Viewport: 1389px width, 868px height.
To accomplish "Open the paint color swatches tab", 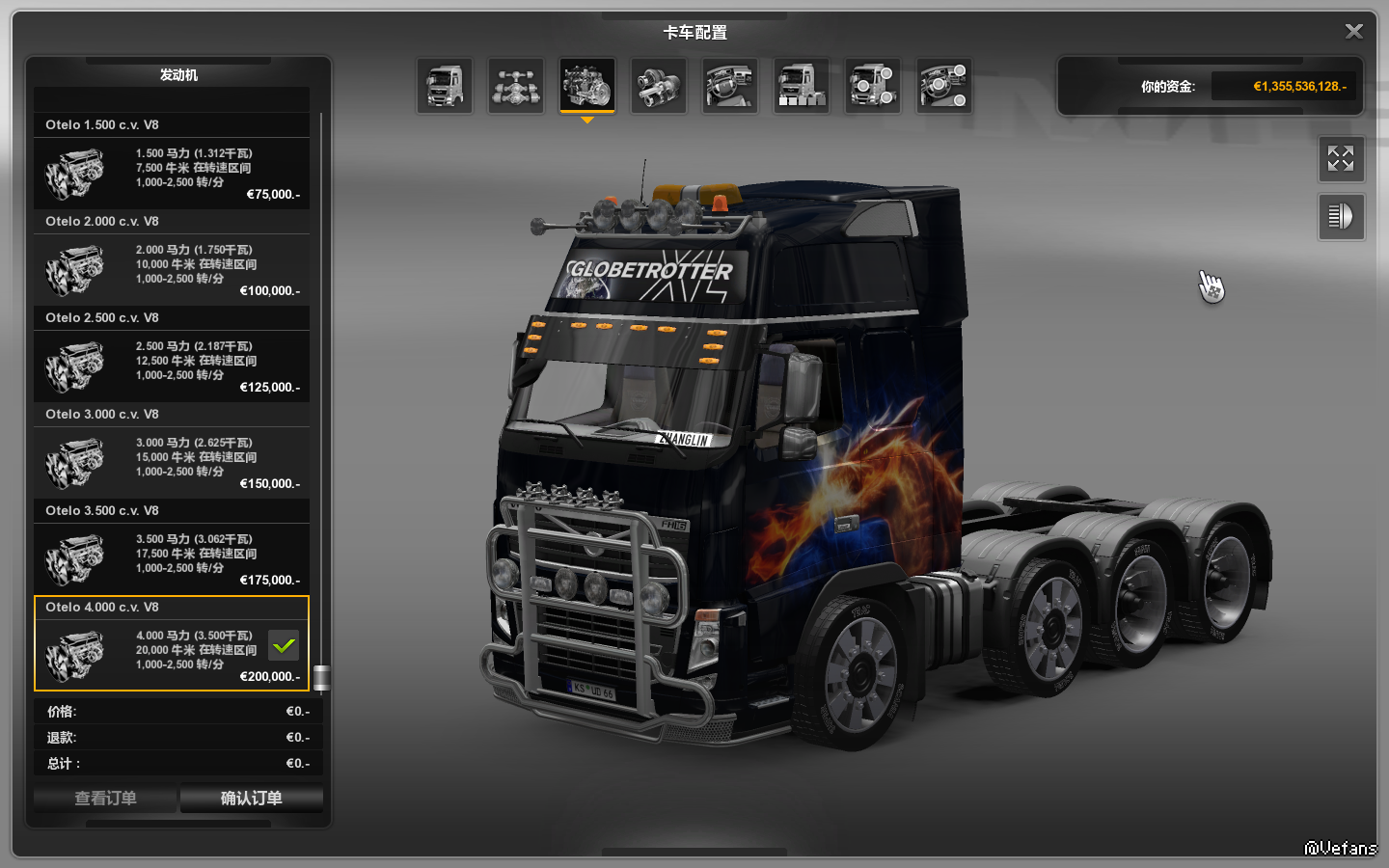I will (x=802, y=86).
